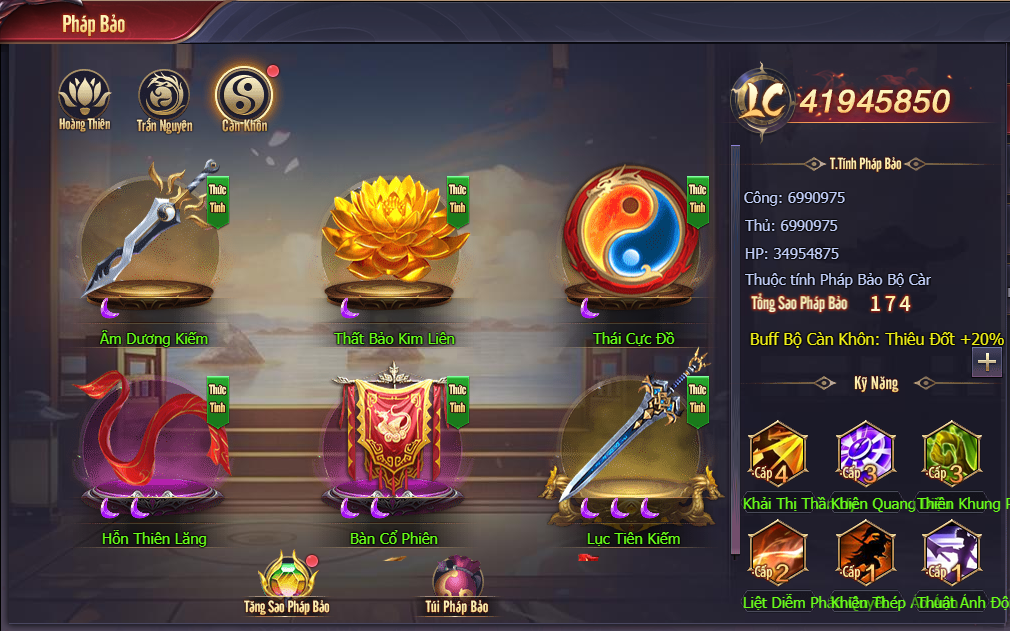Select the Âm Dương Kiếm treasure
This screenshot has width=1010, height=631.
click(x=150, y=240)
